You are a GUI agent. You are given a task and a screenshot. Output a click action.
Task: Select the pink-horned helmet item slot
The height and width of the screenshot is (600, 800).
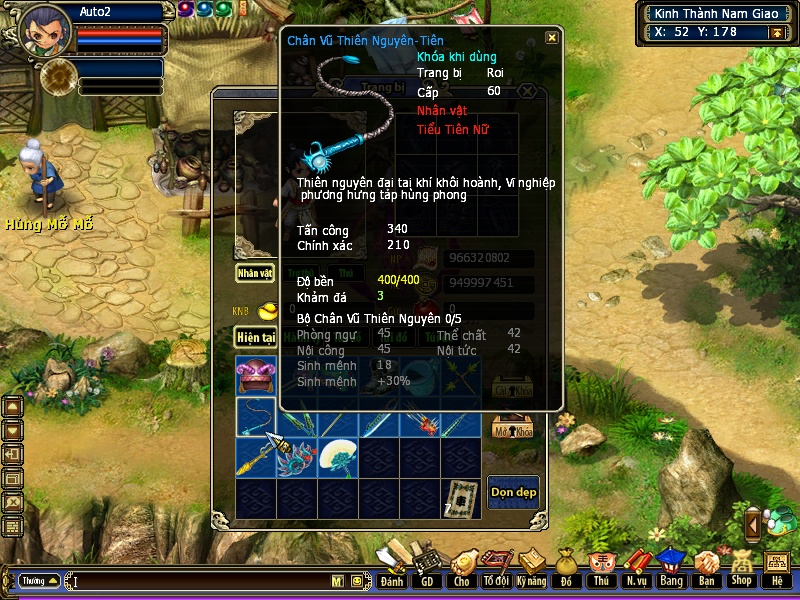pyautogui.click(x=256, y=376)
